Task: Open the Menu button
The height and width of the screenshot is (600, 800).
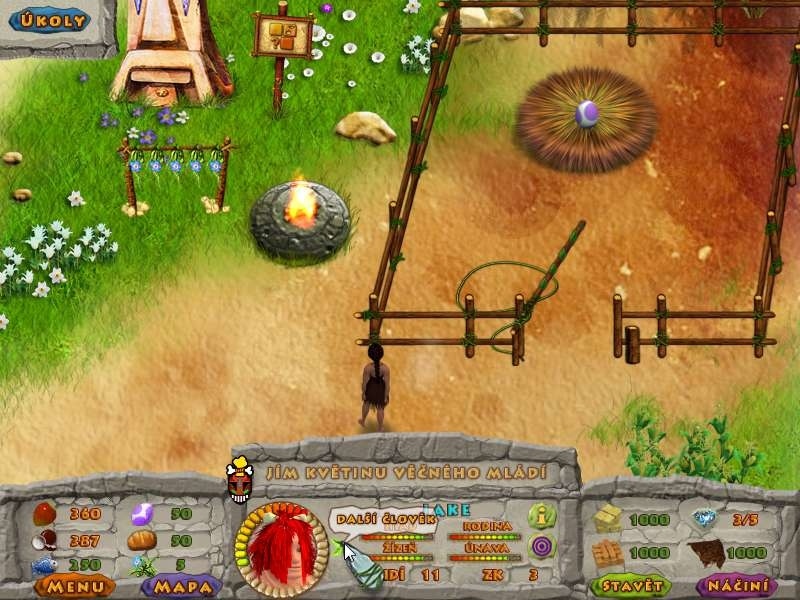Action: [75, 586]
